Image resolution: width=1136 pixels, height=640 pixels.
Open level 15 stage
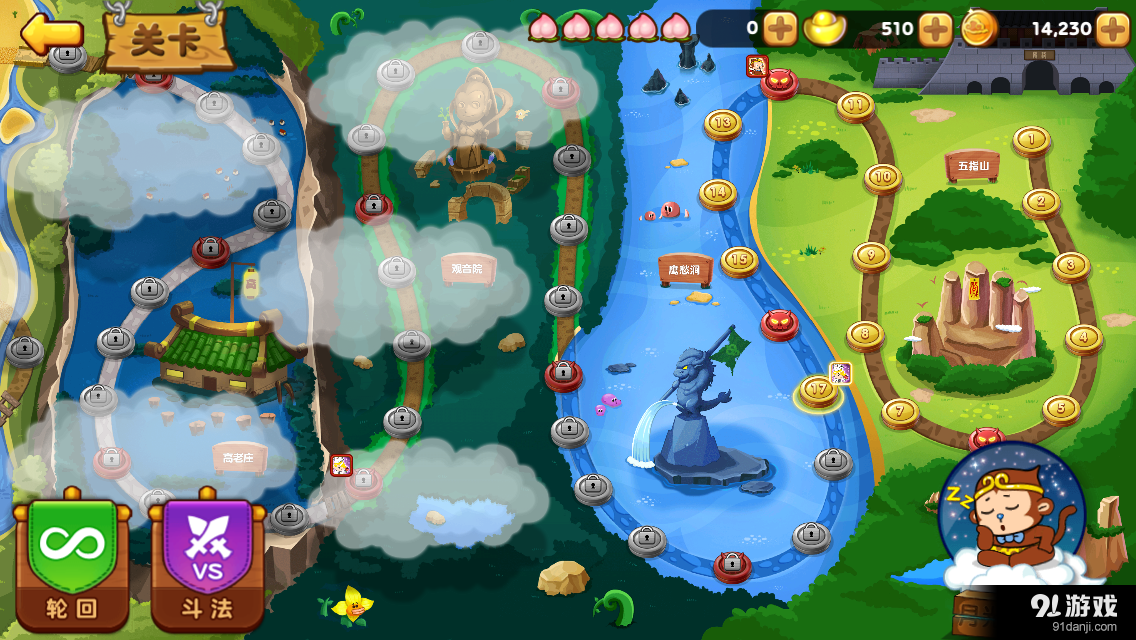[x=739, y=260]
